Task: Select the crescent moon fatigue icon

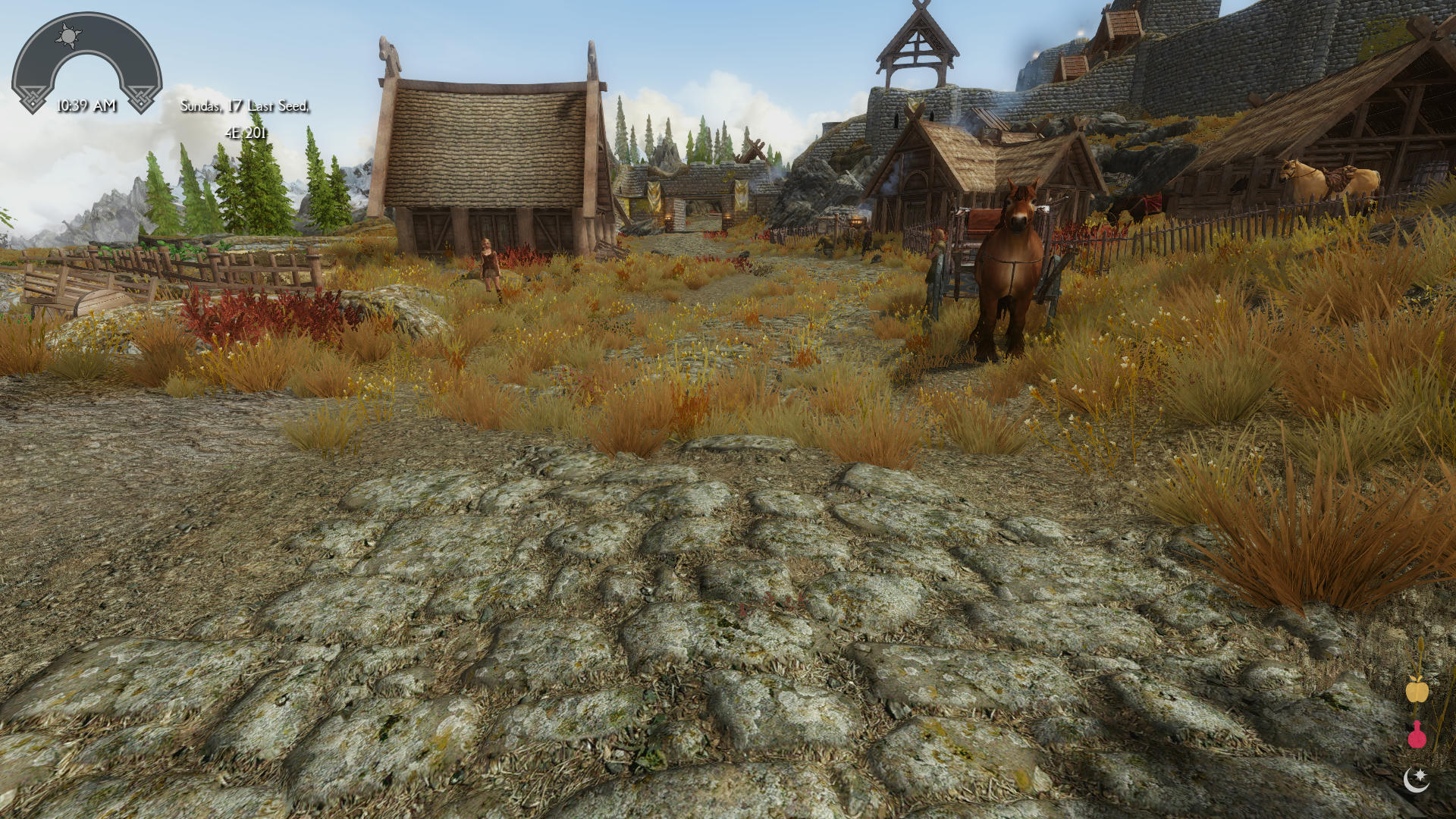Action: tap(1417, 780)
